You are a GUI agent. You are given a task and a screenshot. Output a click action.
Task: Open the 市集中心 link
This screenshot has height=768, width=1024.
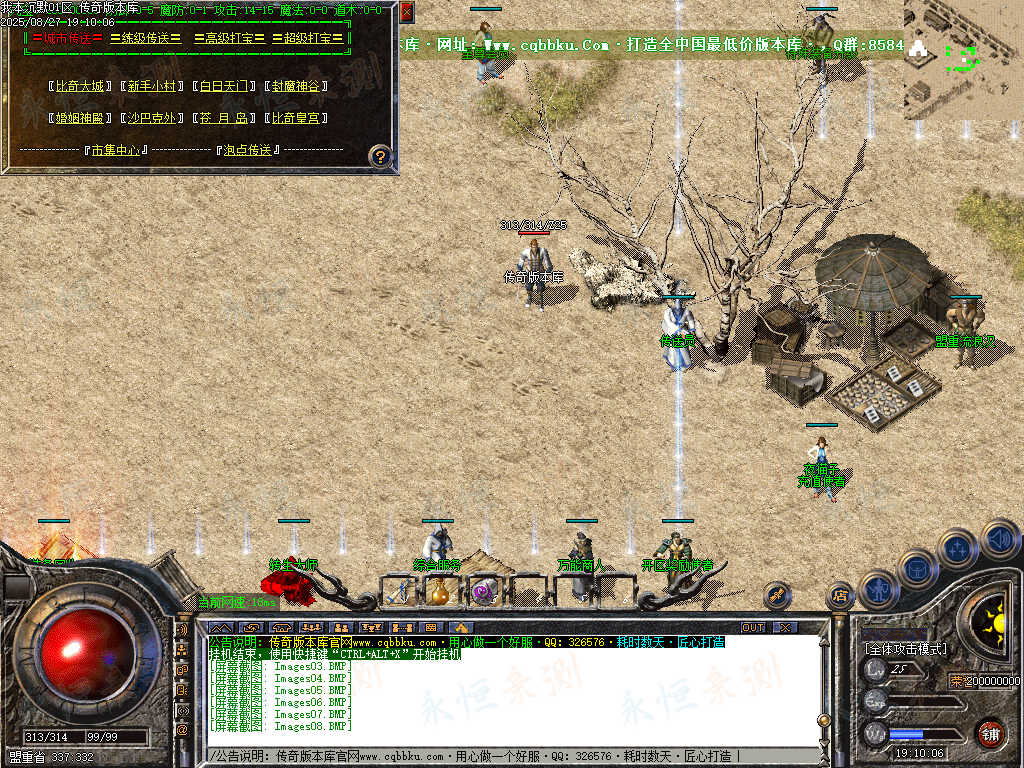click(113, 150)
